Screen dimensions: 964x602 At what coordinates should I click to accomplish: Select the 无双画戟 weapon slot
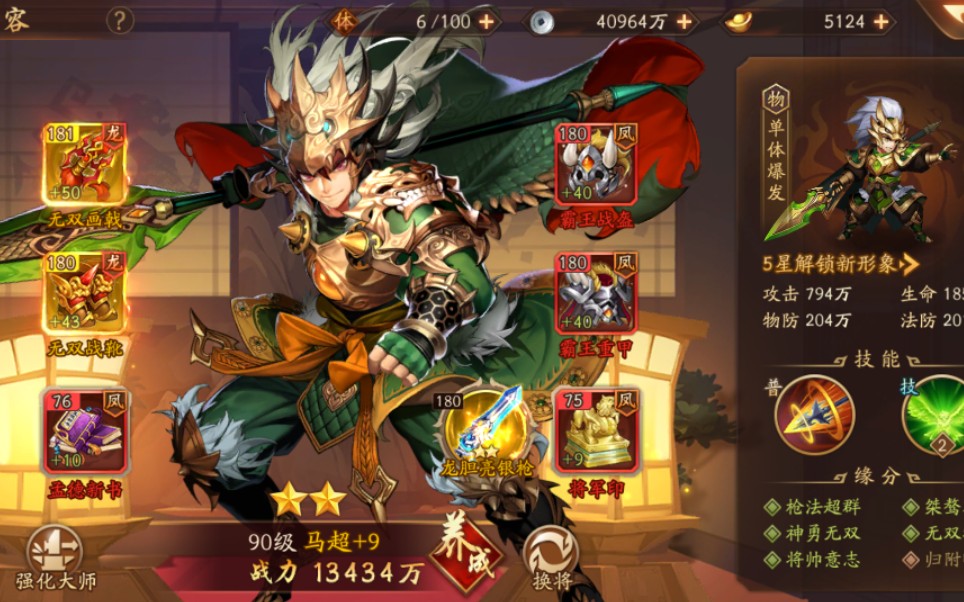[x=85, y=167]
